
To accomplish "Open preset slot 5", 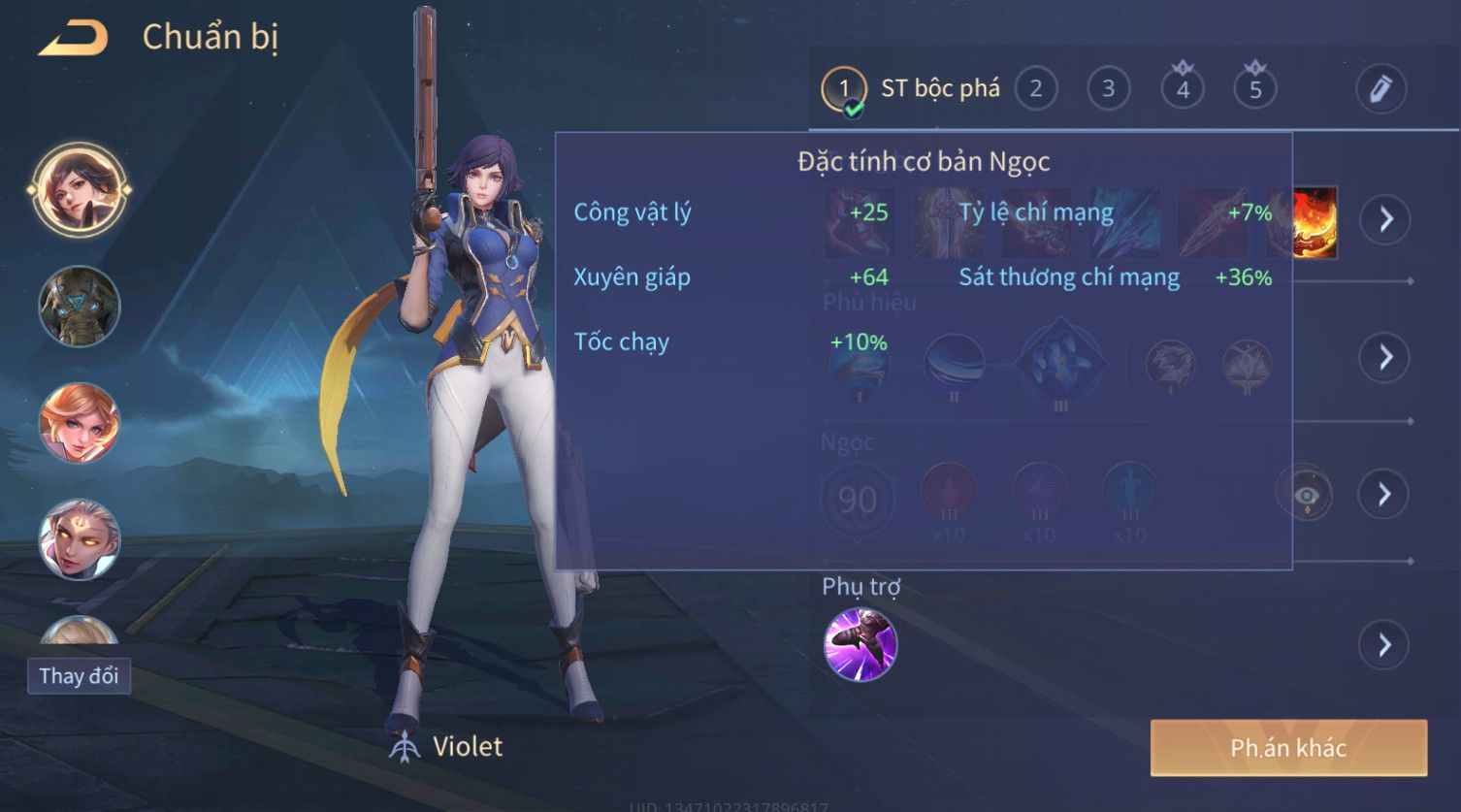I will (1254, 89).
